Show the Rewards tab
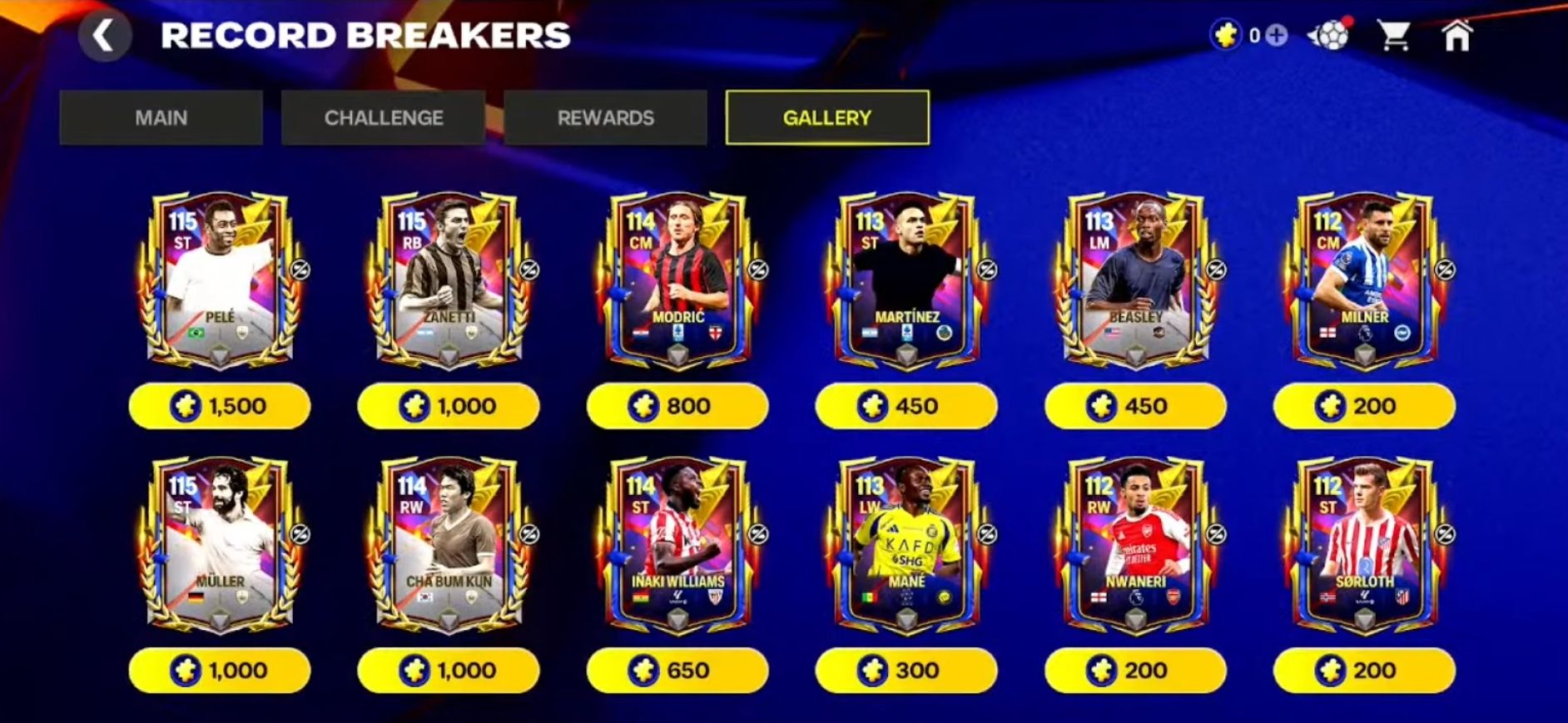The width and height of the screenshot is (1568, 723). click(605, 118)
